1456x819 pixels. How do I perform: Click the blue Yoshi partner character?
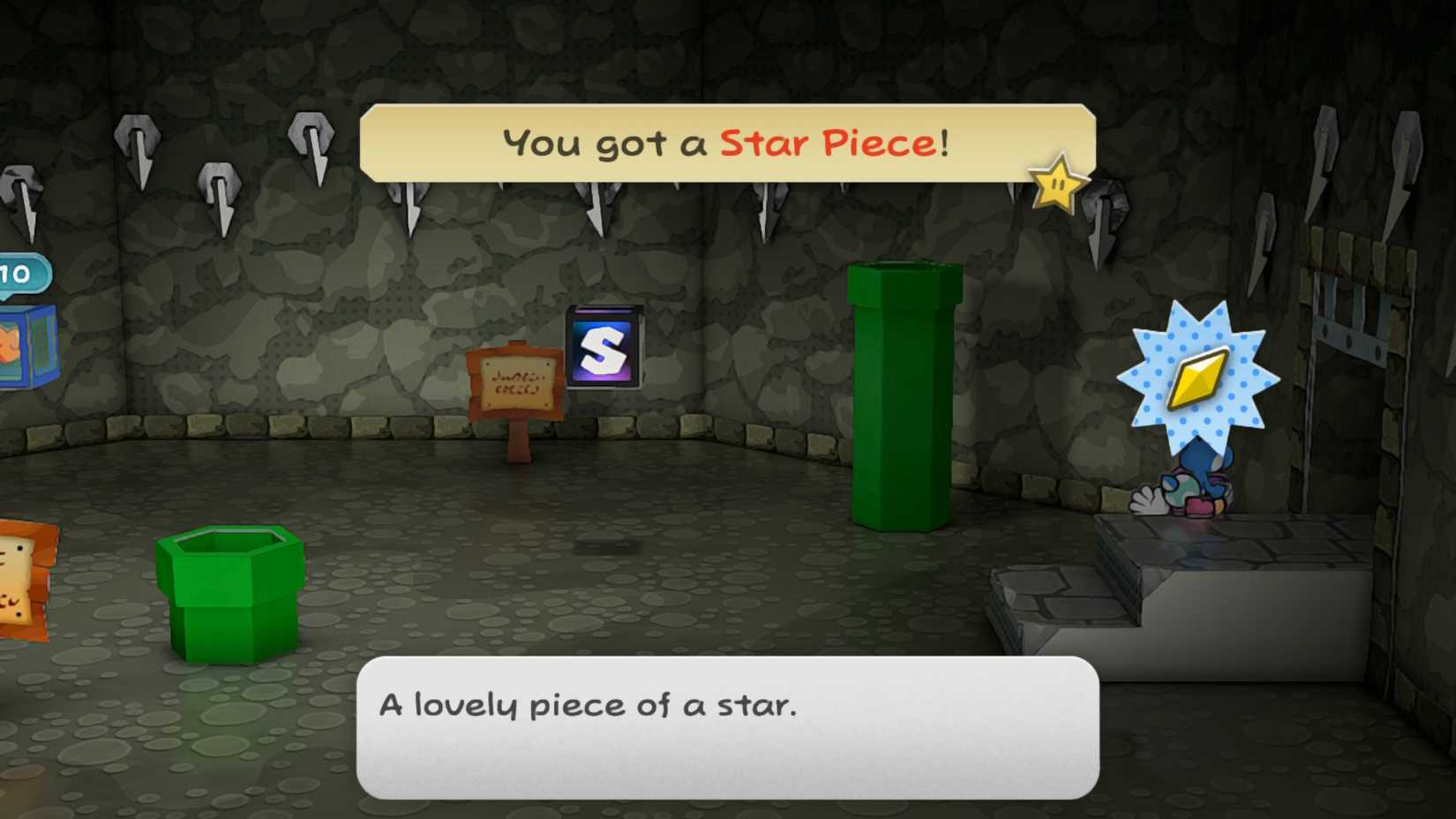click(x=1200, y=481)
